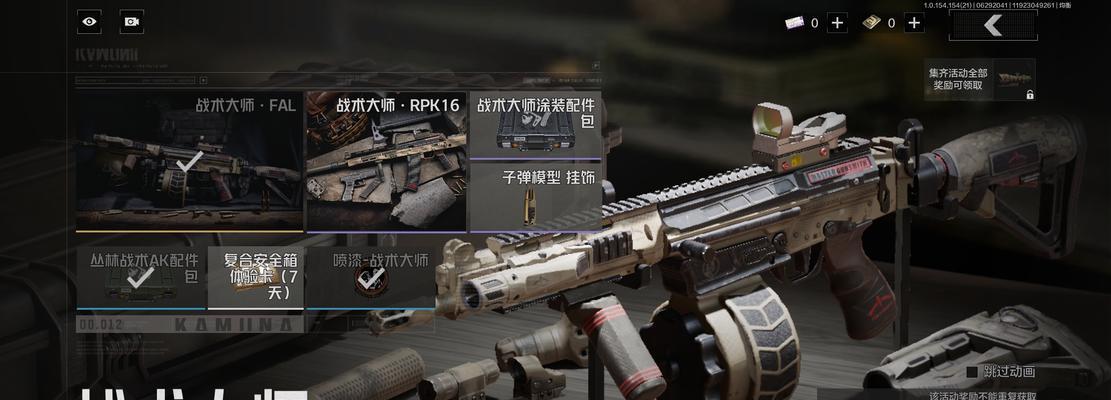Choose the 战术大师涂装配件包 reward
Viewport: 1111px width, 400px height.
click(x=535, y=125)
